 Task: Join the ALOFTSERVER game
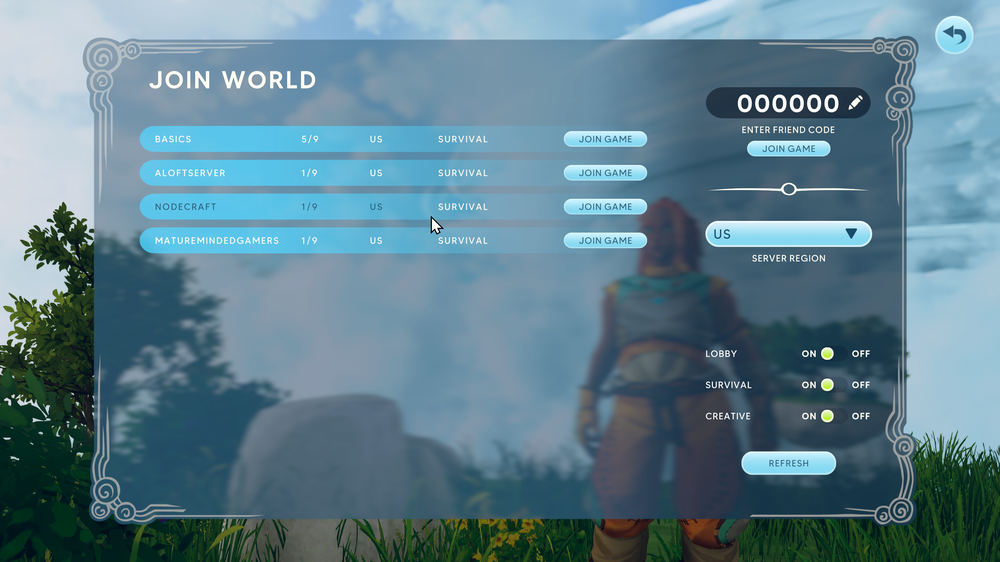tap(605, 173)
